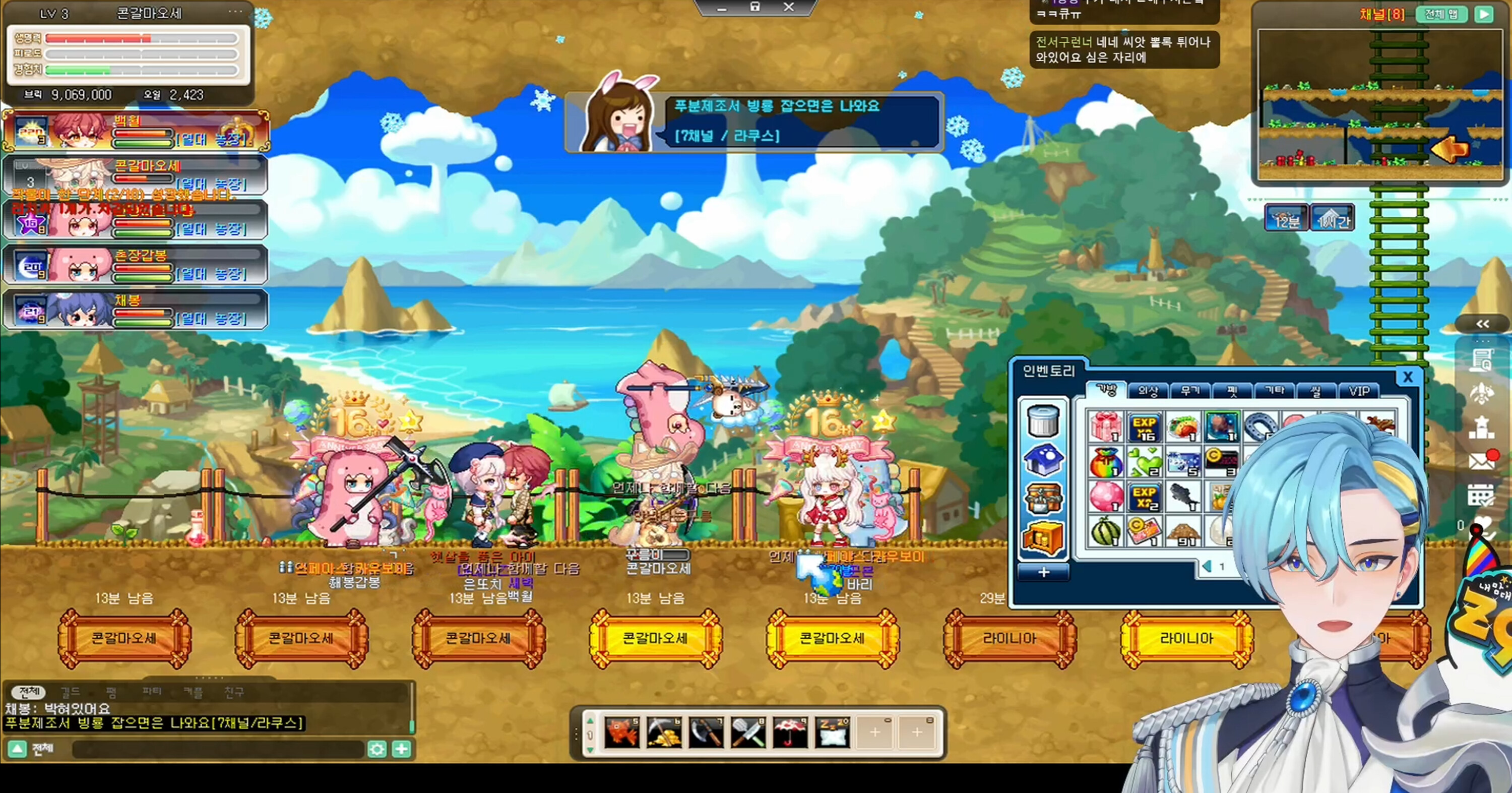Select the pink gift box item
This screenshot has height=793, width=1512.
[x=1105, y=426]
